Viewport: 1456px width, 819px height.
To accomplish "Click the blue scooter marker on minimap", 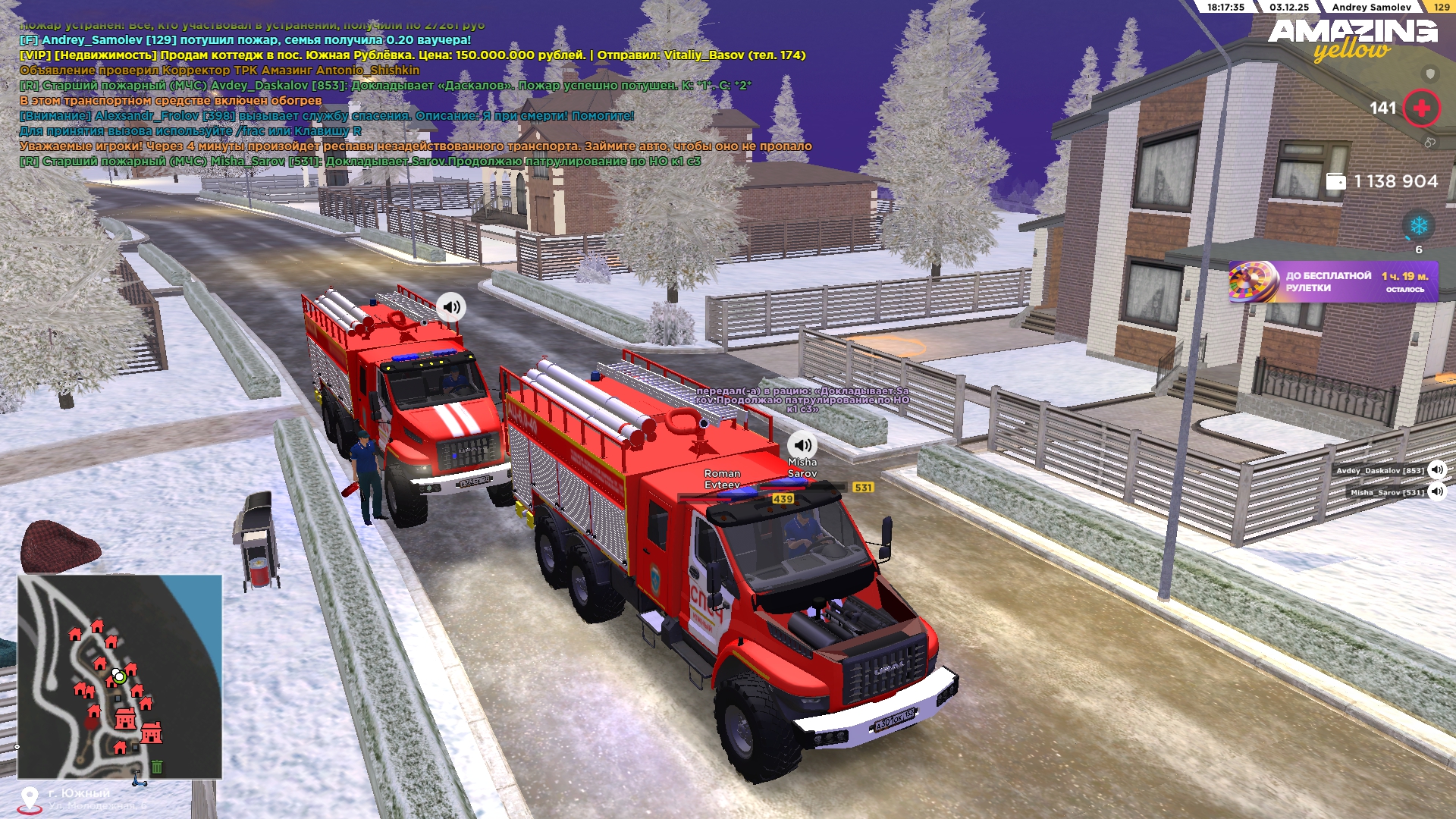I will click(x=139, y=780).
